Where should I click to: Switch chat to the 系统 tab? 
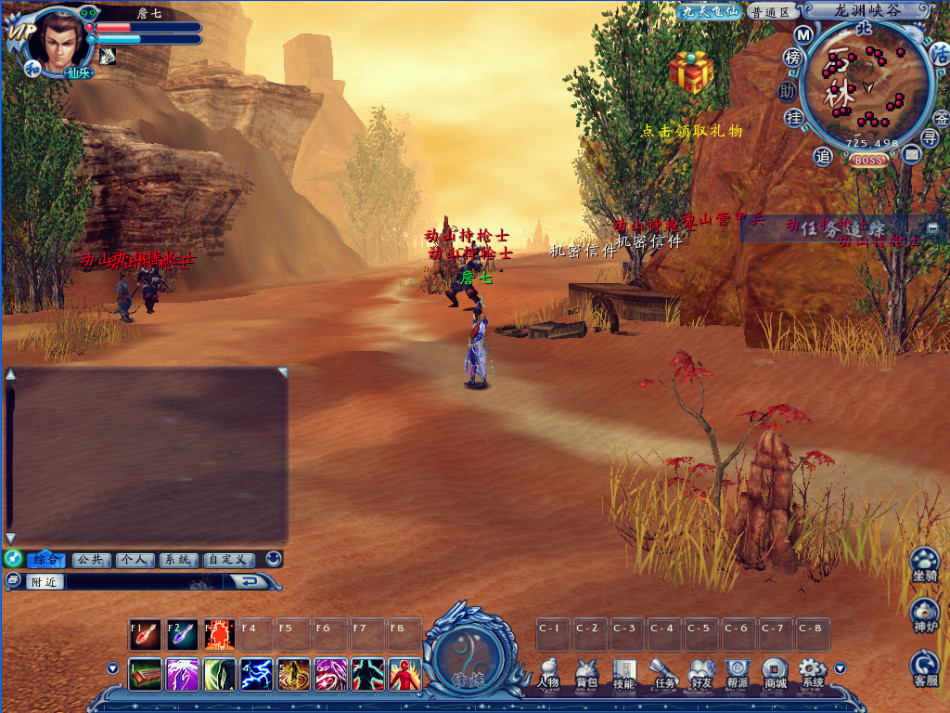(x=178, y=560)
